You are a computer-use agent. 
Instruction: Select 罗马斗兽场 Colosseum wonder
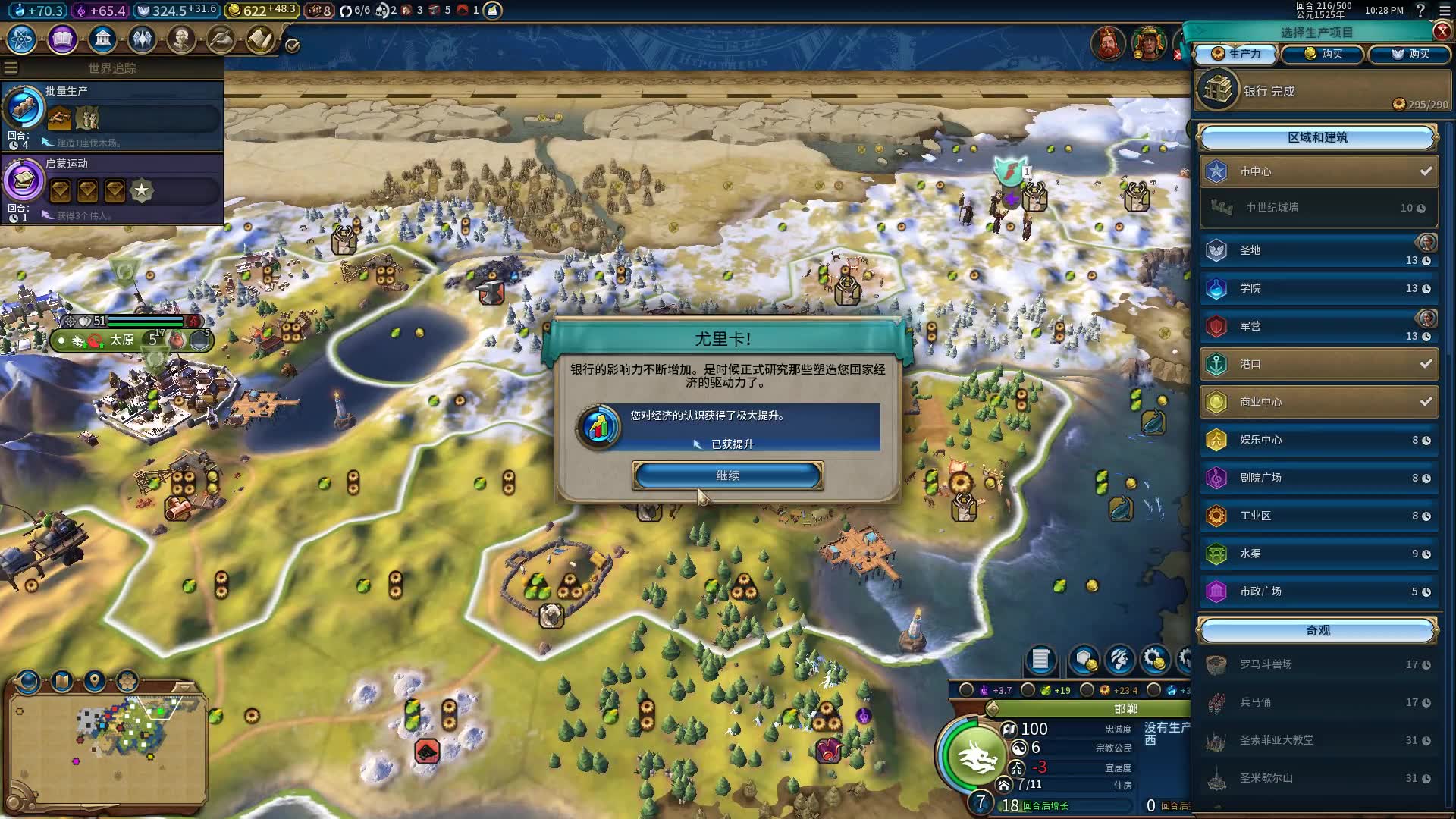click(1319, 664)
